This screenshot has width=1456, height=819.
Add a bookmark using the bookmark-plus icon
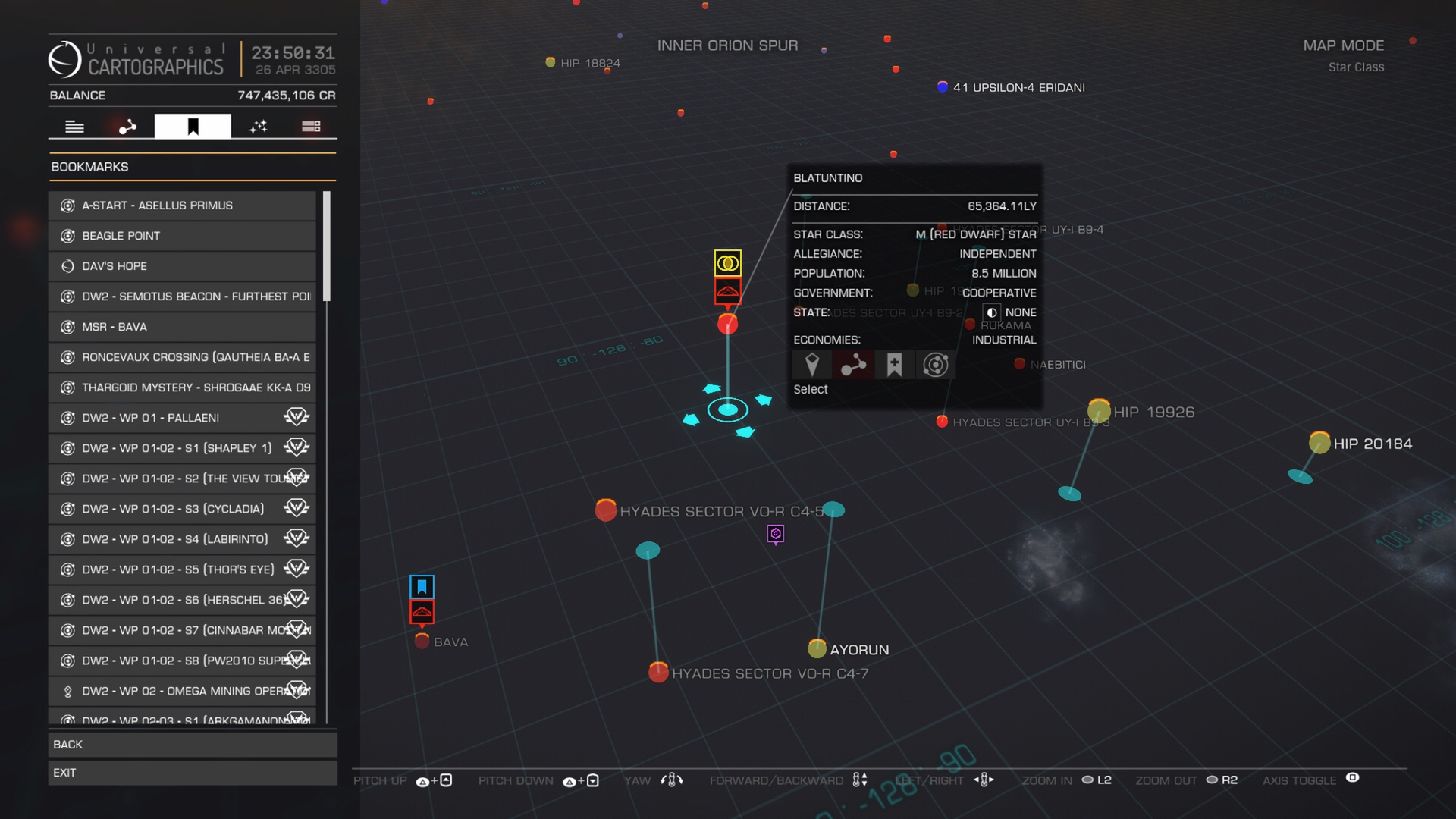(894, 365)
